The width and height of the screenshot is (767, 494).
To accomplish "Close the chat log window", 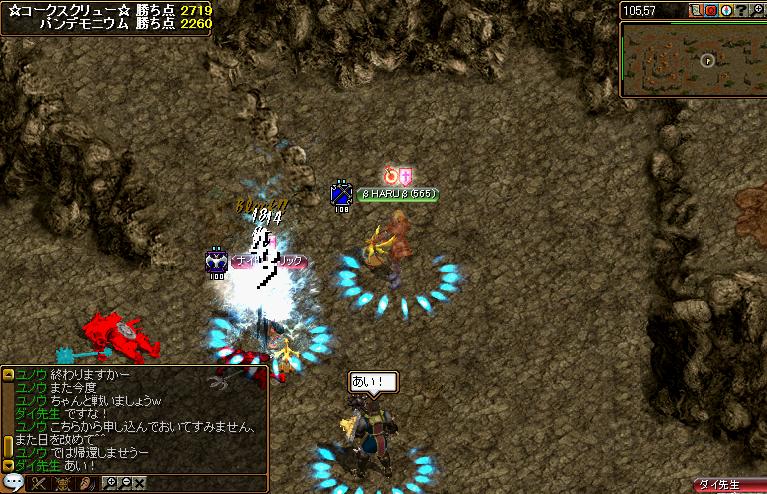I will tap(139, 483).
